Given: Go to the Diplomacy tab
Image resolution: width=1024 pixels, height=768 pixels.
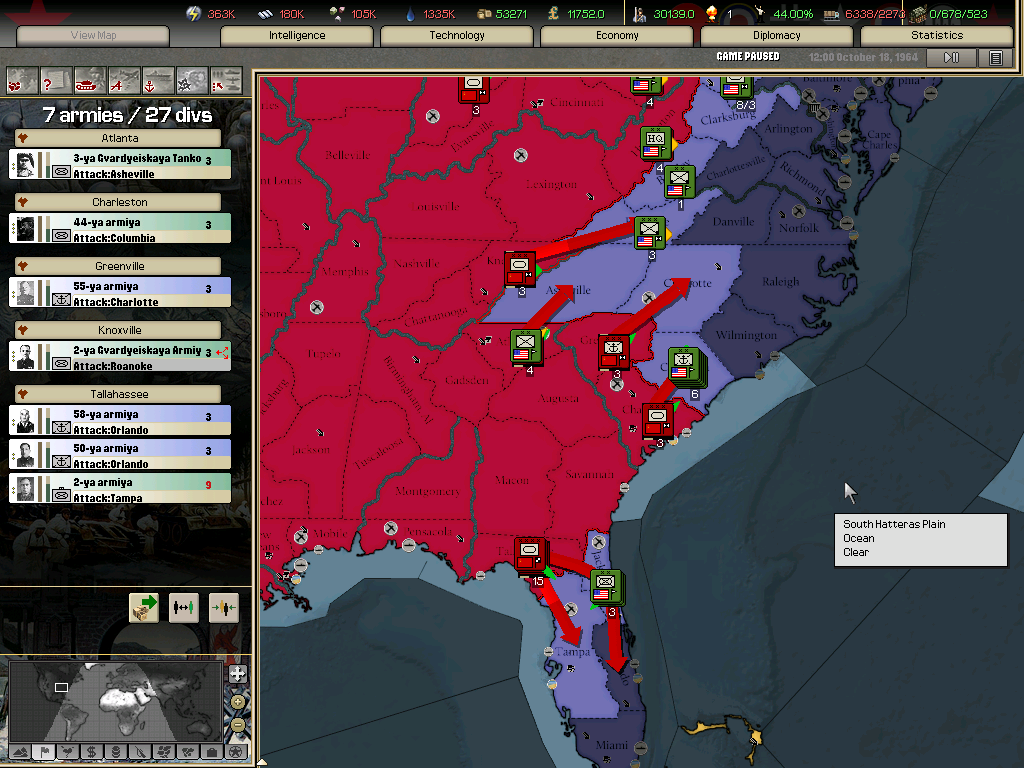Looking at the screenshot, I should point(777,36).
